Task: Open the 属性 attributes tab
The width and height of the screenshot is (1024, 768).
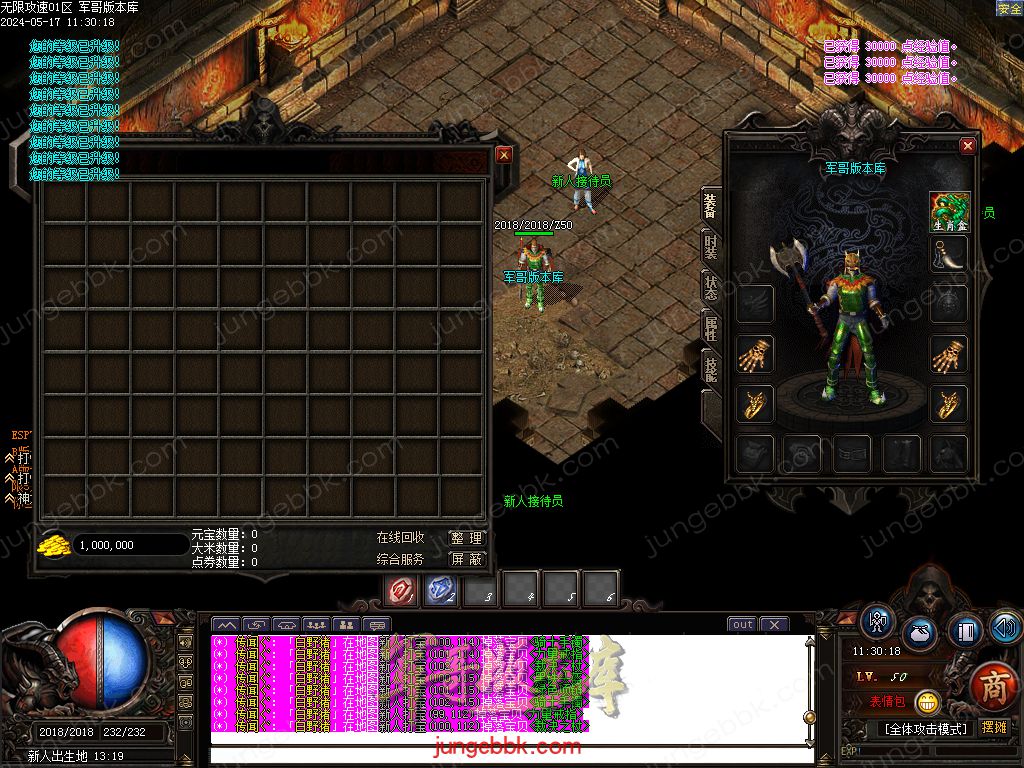Action: tap(710, 328)
